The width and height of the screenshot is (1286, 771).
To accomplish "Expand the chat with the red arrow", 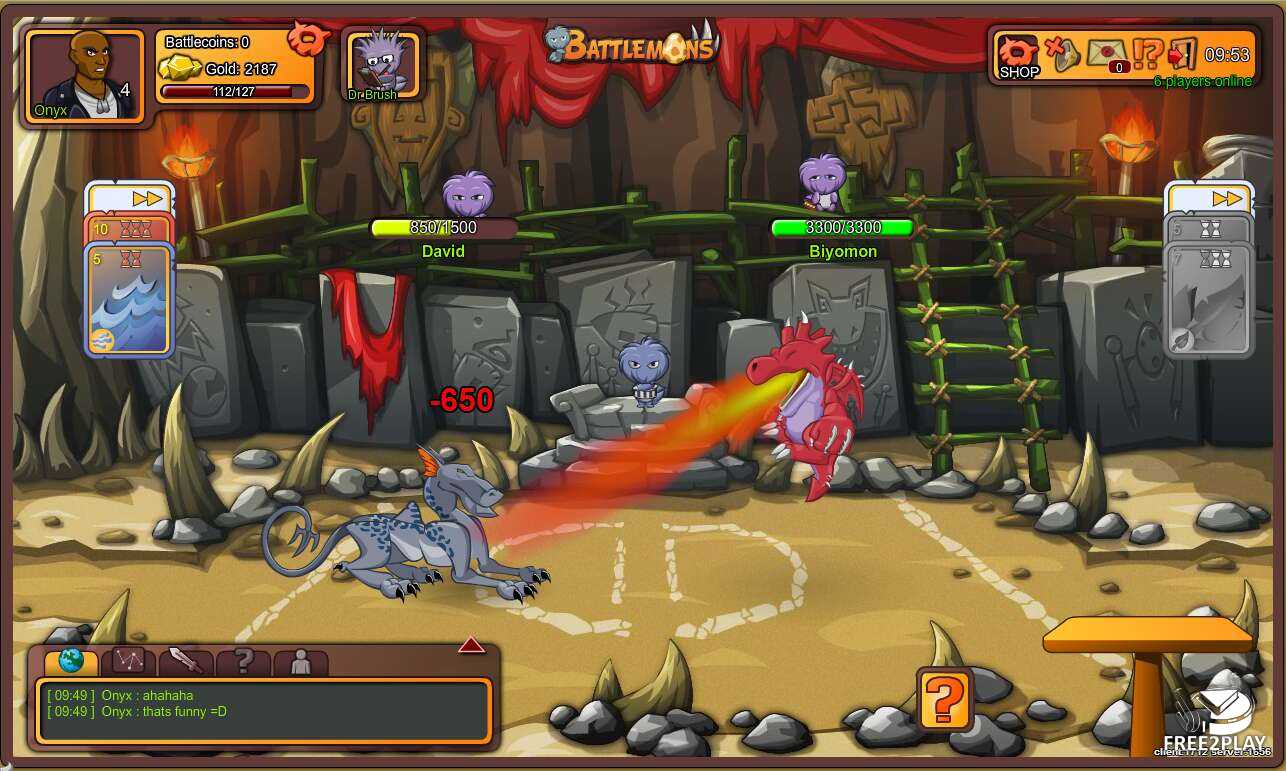I will [471, 645].
